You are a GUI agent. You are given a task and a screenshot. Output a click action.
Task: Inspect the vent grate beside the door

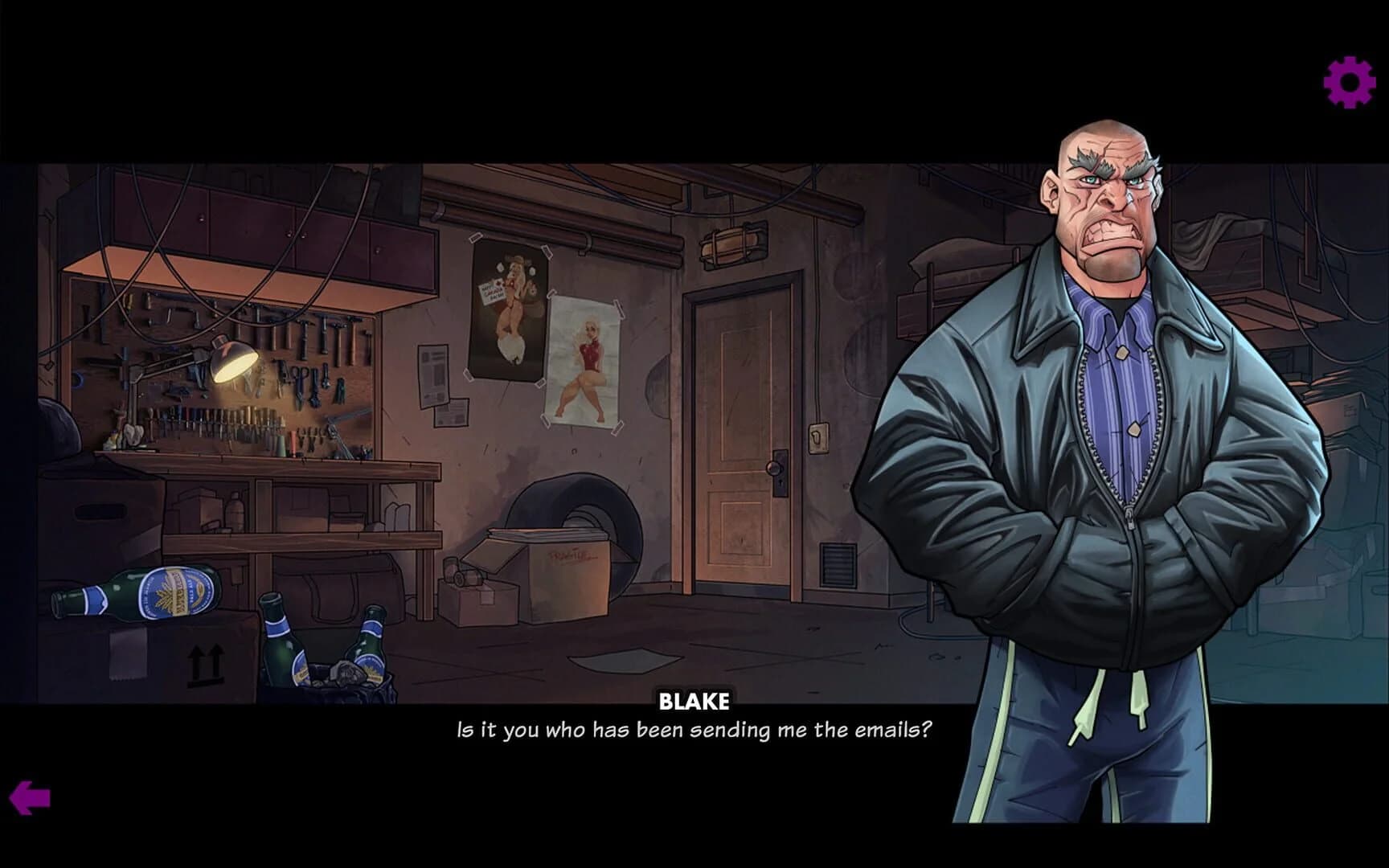click(836, 563)
